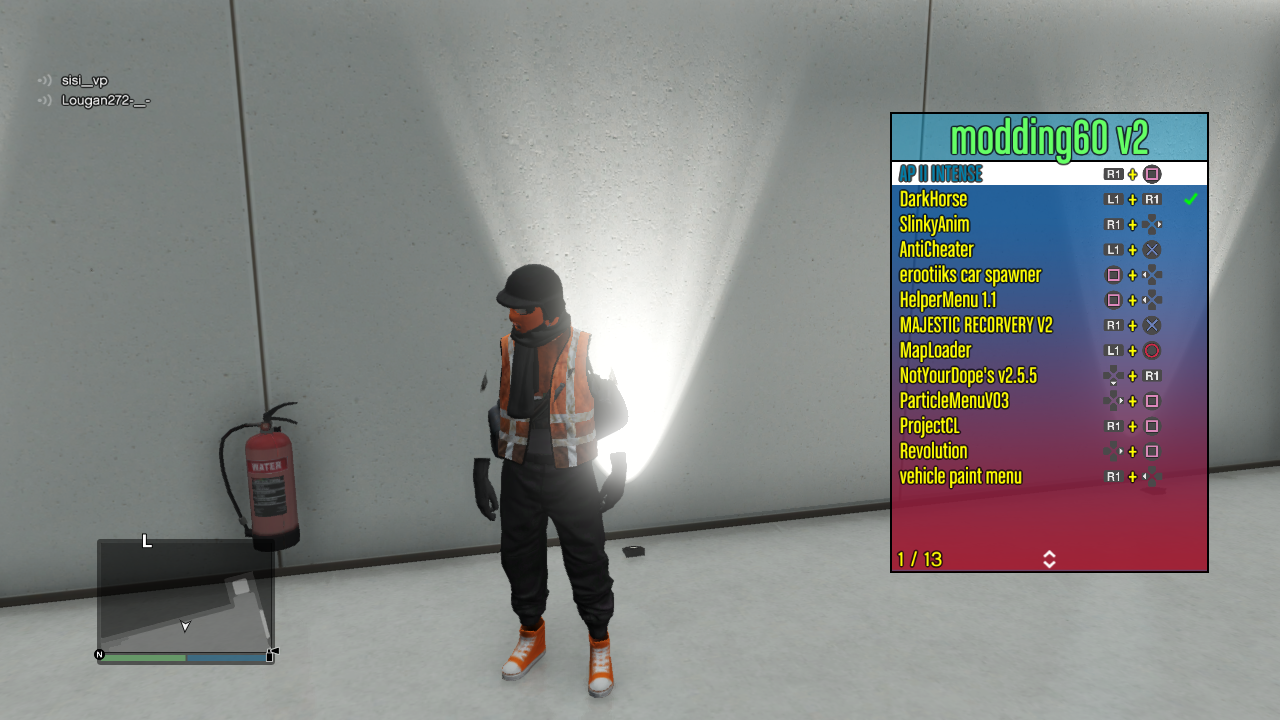Image resolution: width=1280 pixels, height=720 pixels.
Task: Activate the AntiCheater mod
Action: coord(936,249)
